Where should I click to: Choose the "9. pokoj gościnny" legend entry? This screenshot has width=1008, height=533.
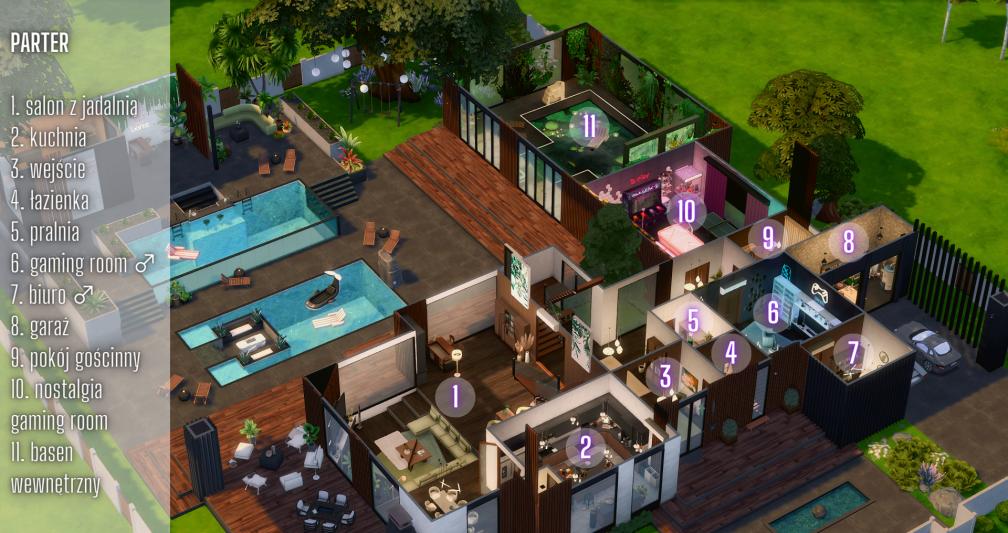pos(75,358)
